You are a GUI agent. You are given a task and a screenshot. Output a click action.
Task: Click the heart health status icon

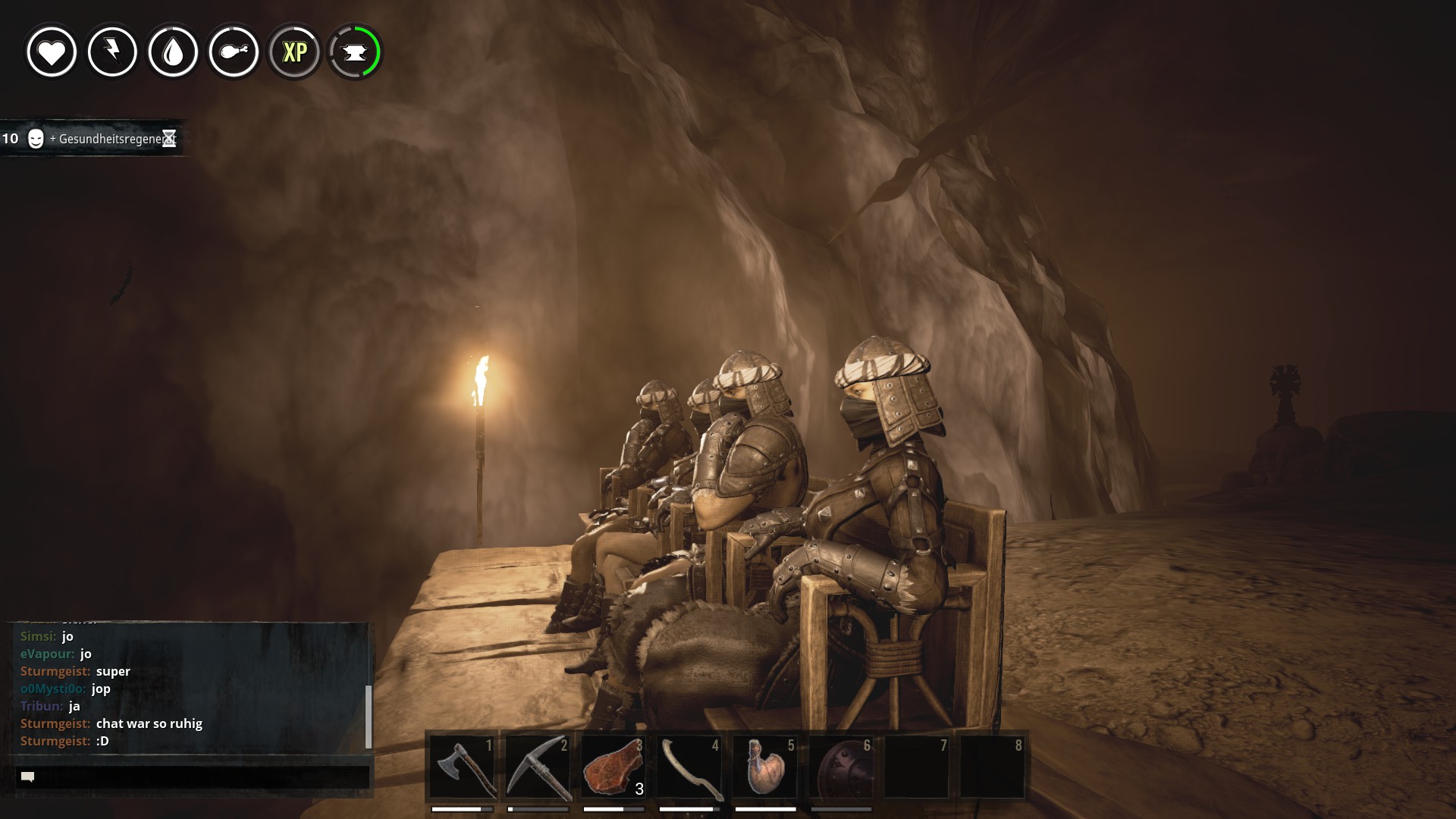tap(52, 52)
